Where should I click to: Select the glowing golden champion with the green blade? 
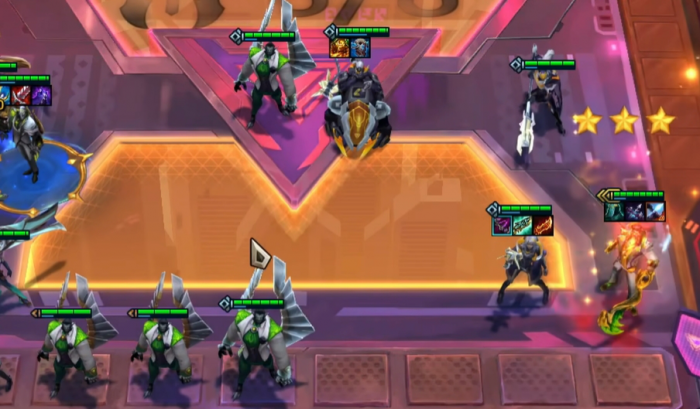tap(627, 275)
